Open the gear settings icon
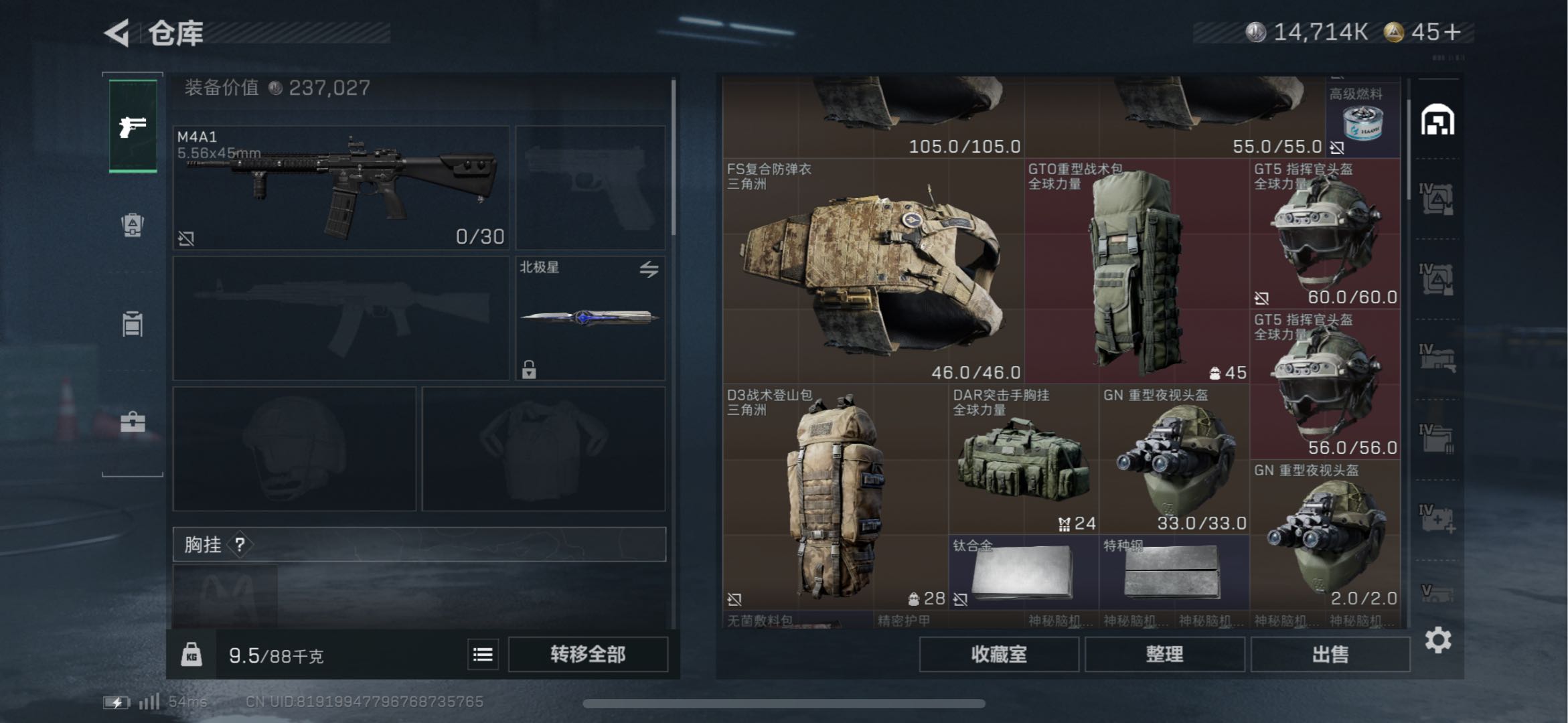The width and height of the screenshot is (1568, 723). click(1437, 641)
